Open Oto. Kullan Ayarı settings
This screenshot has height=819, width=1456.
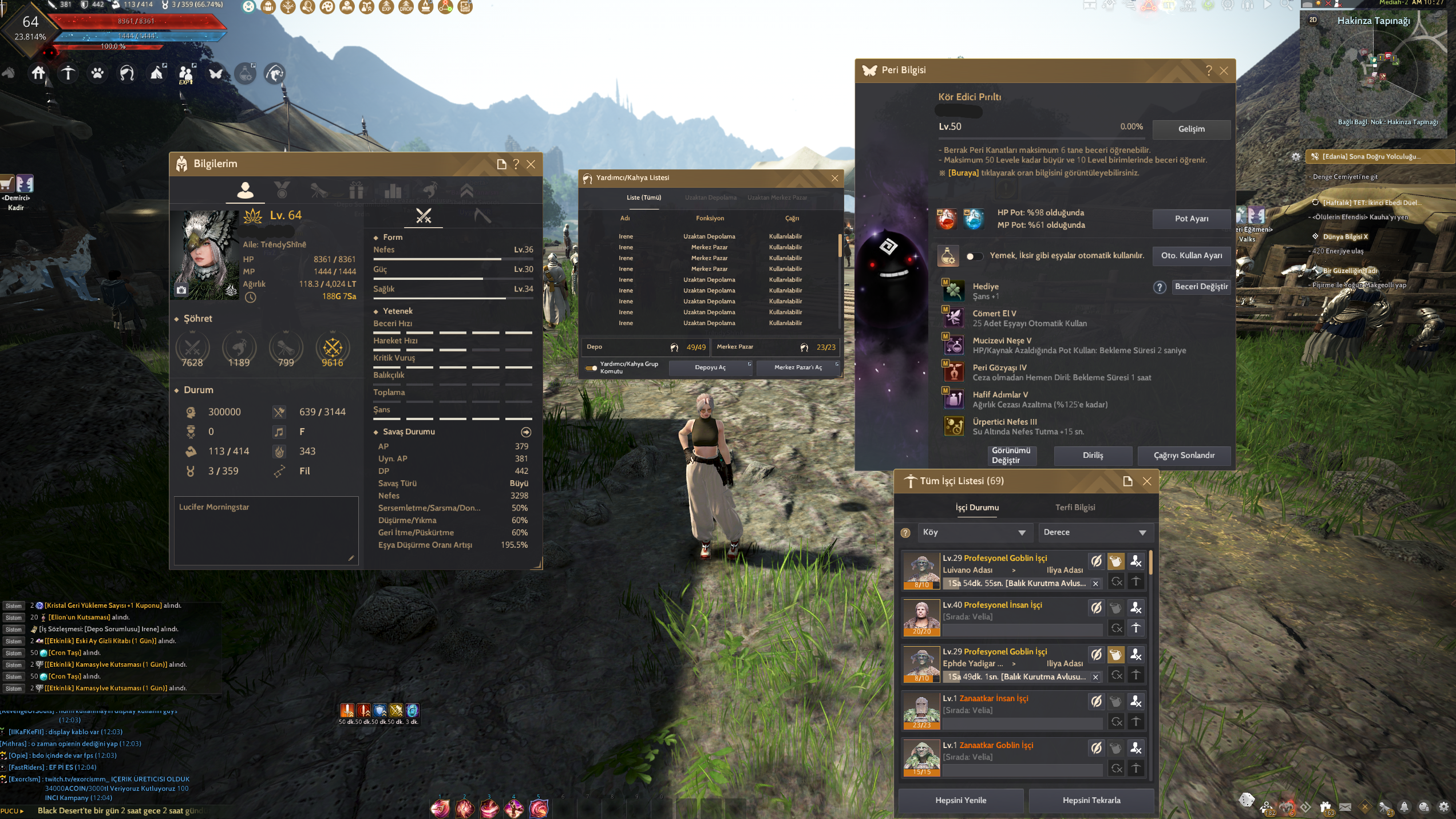pos(1191,255)
